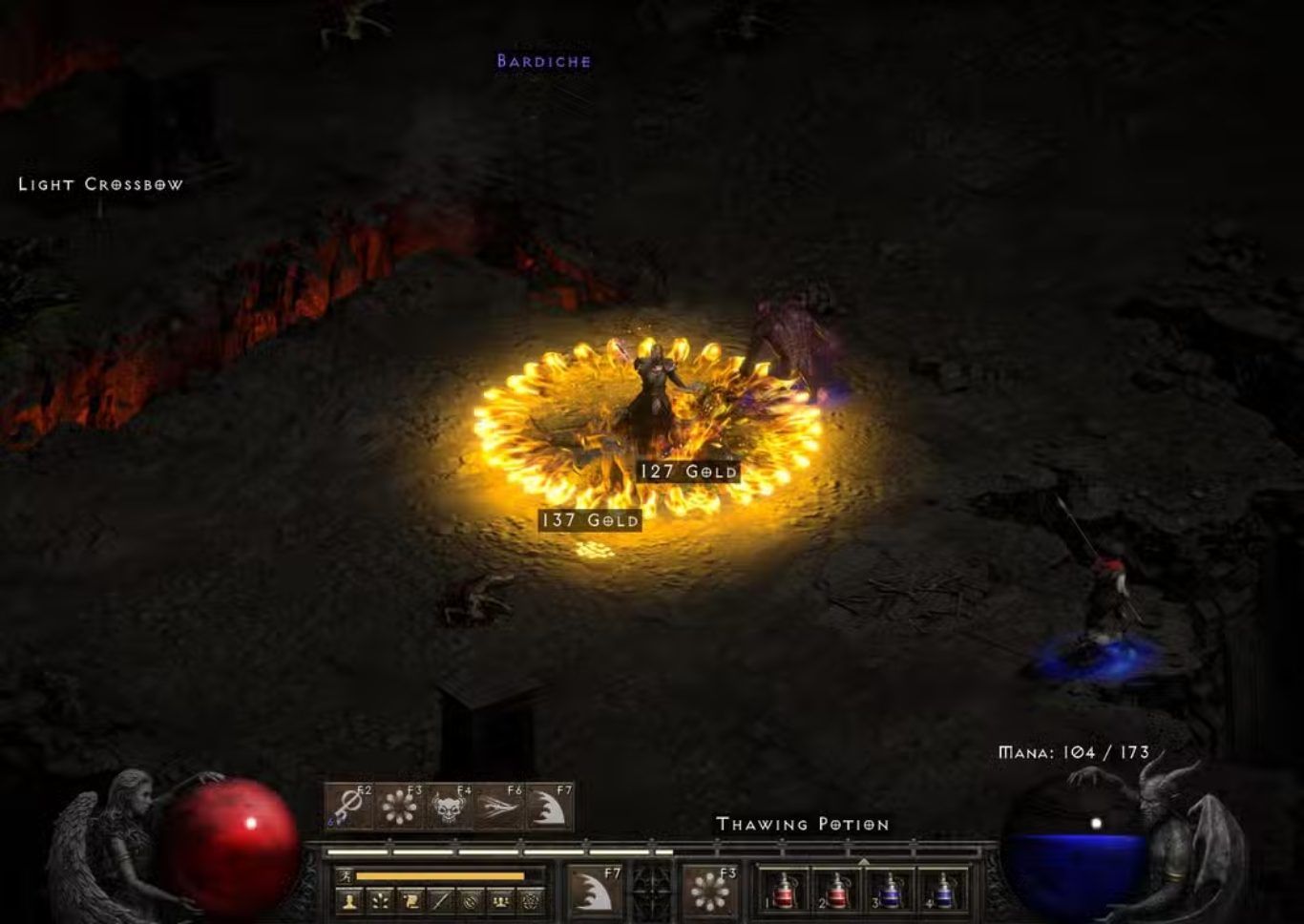The height and width of the screenshot is (924, 1304).
Task: Pick up the 137 Gold label
Action: click(590, 520)
